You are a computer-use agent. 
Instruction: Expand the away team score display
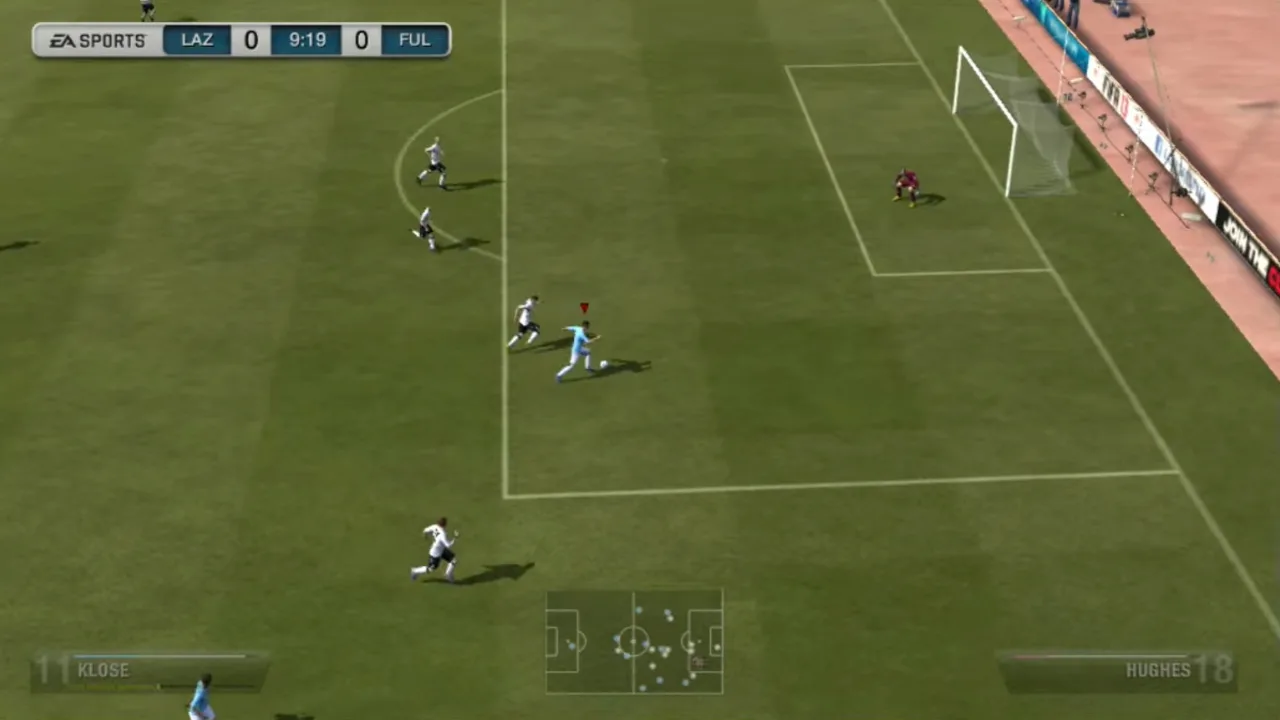(361, 40)
